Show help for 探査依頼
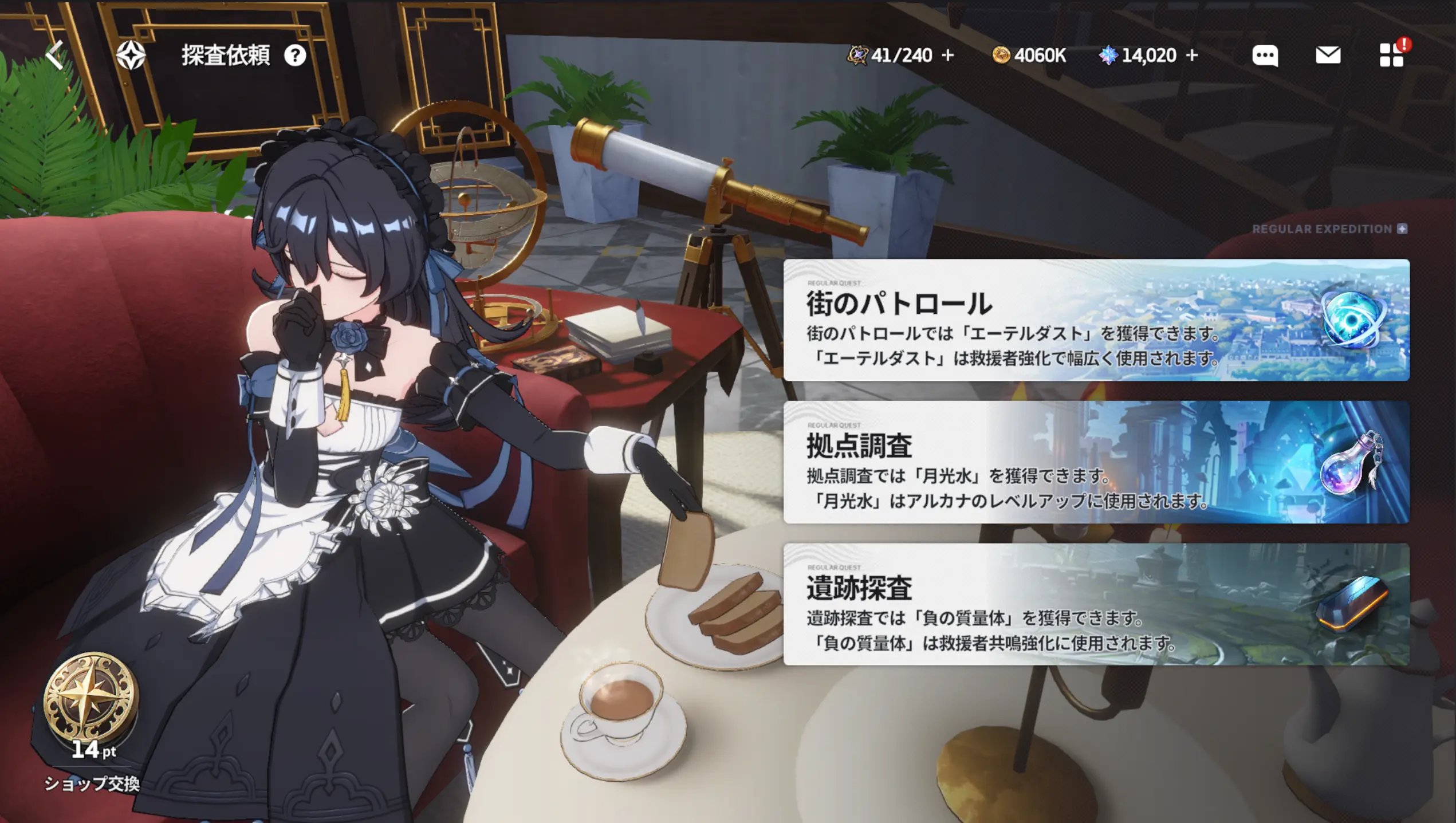Image resolution: width=1456 pixels, height=823 pixels. coord(295,56)
